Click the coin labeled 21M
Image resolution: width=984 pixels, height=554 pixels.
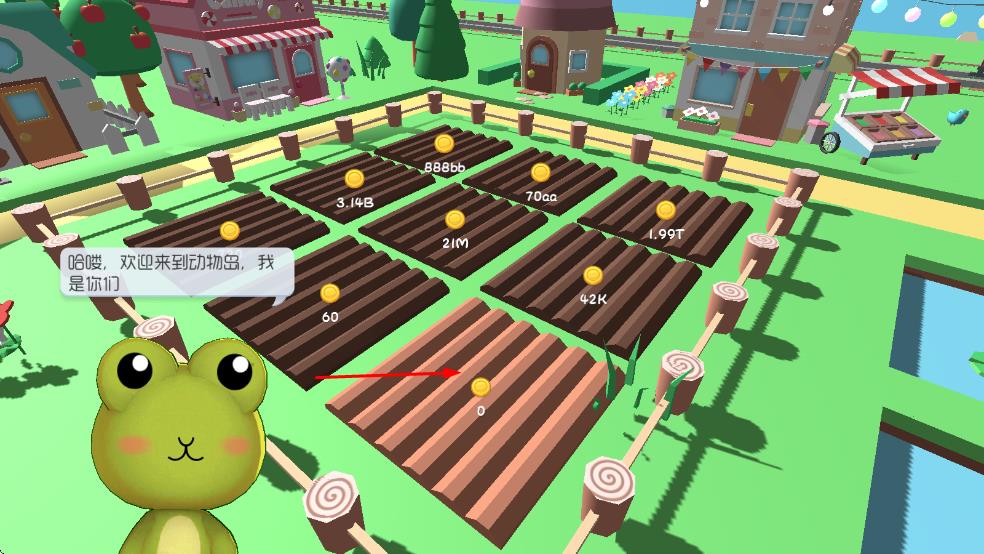(x=455, y=220)
